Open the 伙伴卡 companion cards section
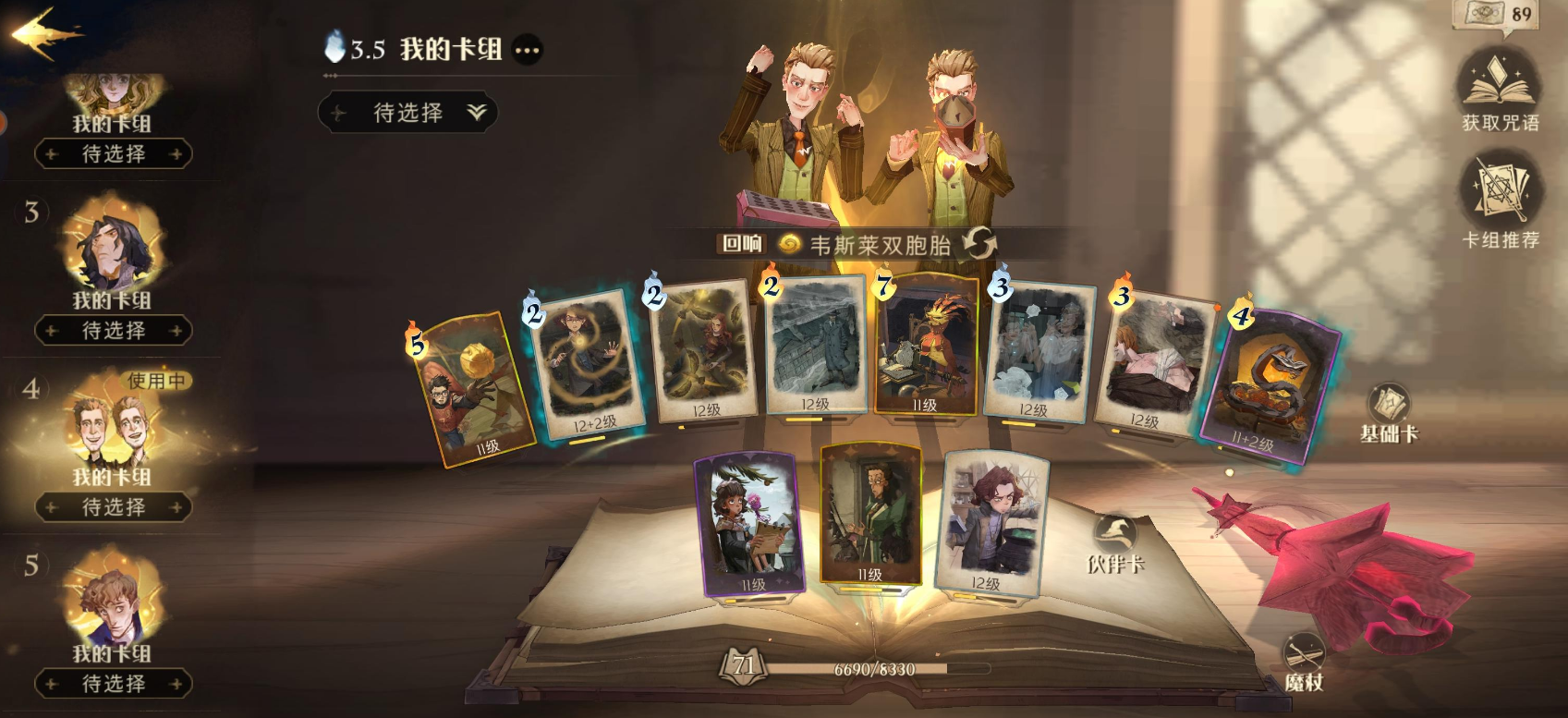1568x718 pixels. 1115,543
